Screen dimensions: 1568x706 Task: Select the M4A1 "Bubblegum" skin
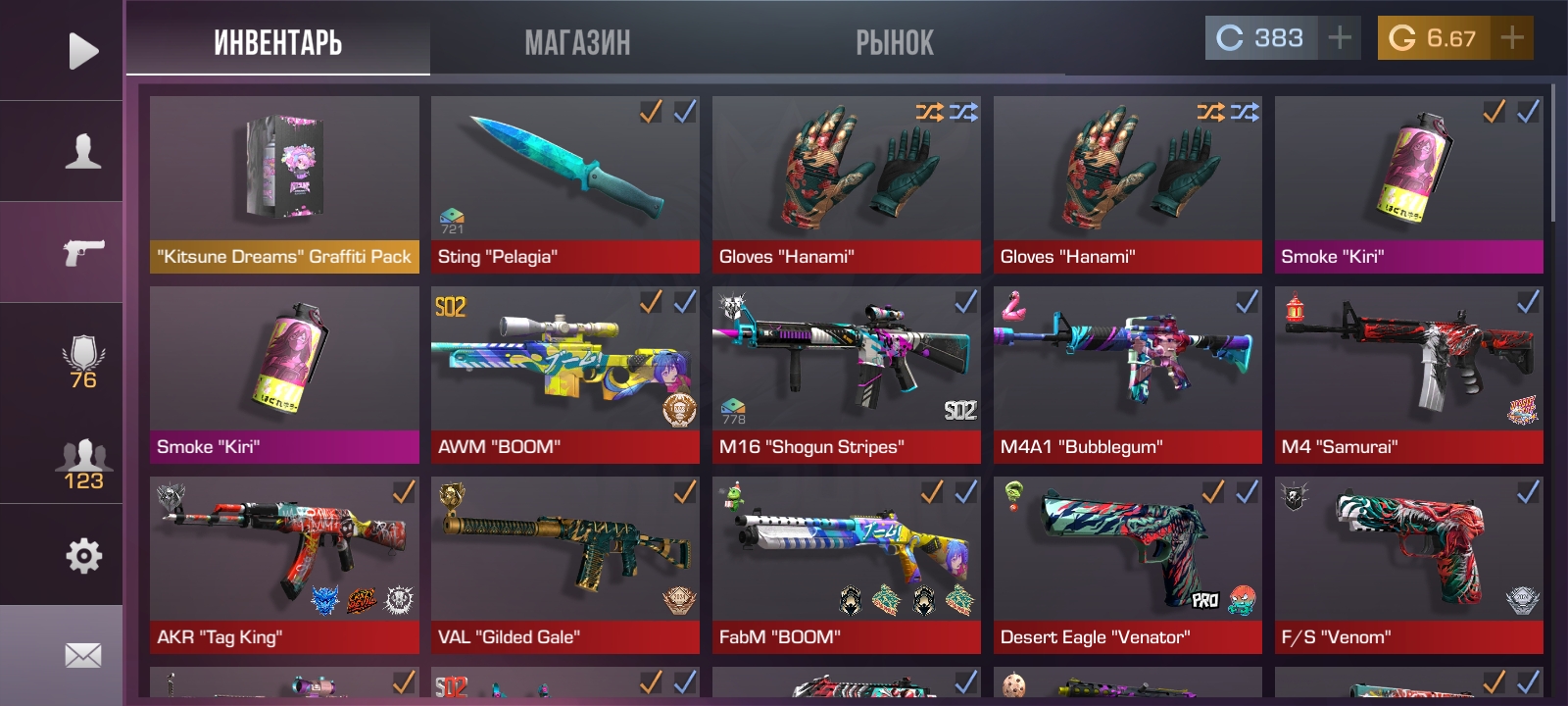pyautogui.click(x=1127, y=374)
